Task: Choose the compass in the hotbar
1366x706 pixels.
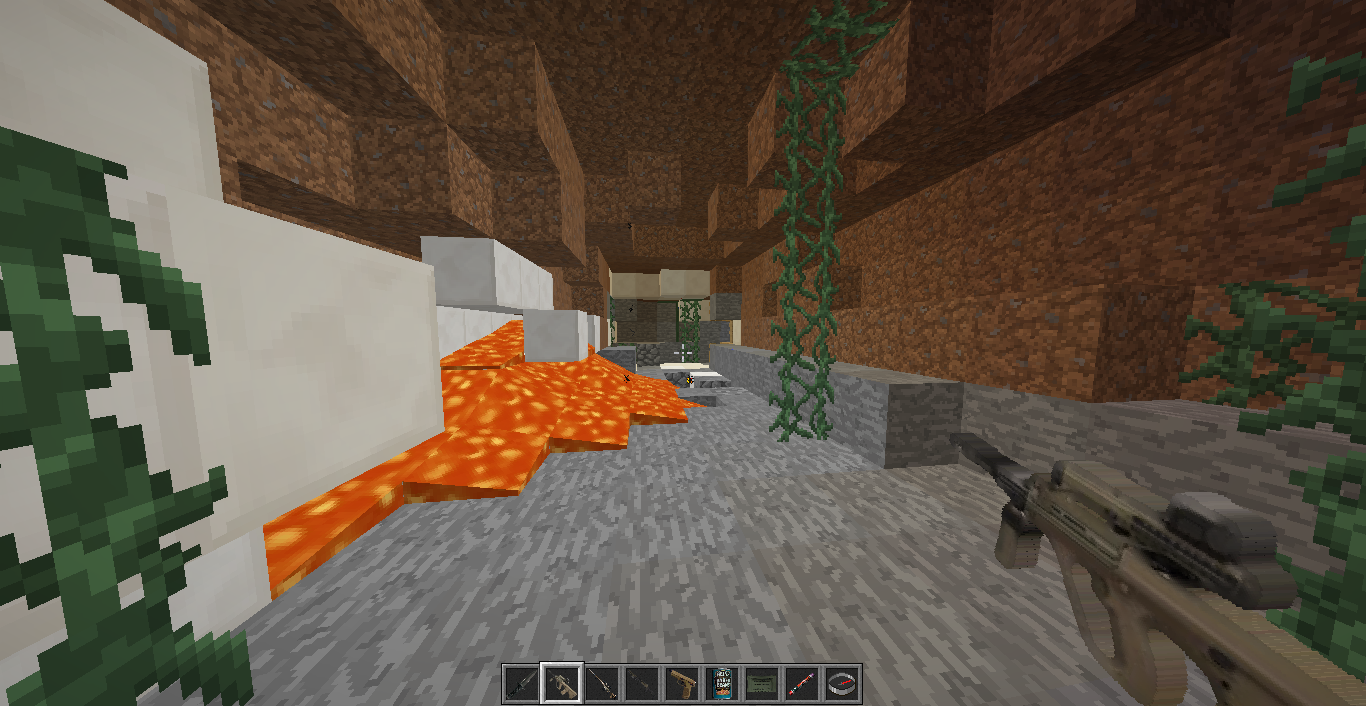Action: pos(841,684)
